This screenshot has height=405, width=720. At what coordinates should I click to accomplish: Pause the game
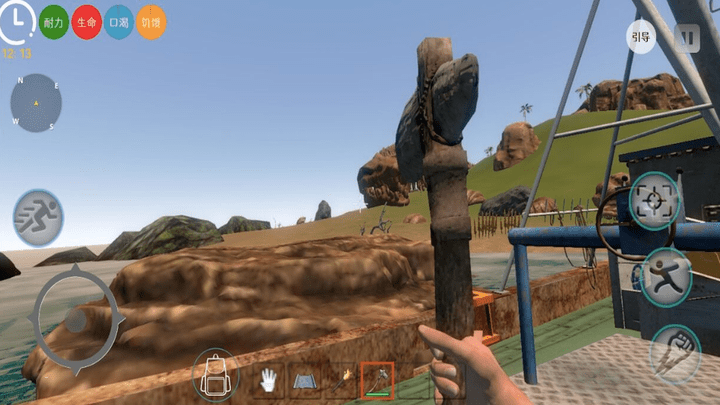(686, 38)
